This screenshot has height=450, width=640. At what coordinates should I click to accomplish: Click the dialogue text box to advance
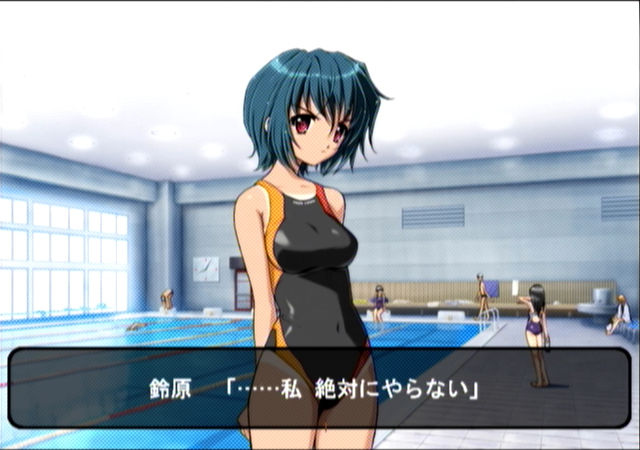pos(320,387)
